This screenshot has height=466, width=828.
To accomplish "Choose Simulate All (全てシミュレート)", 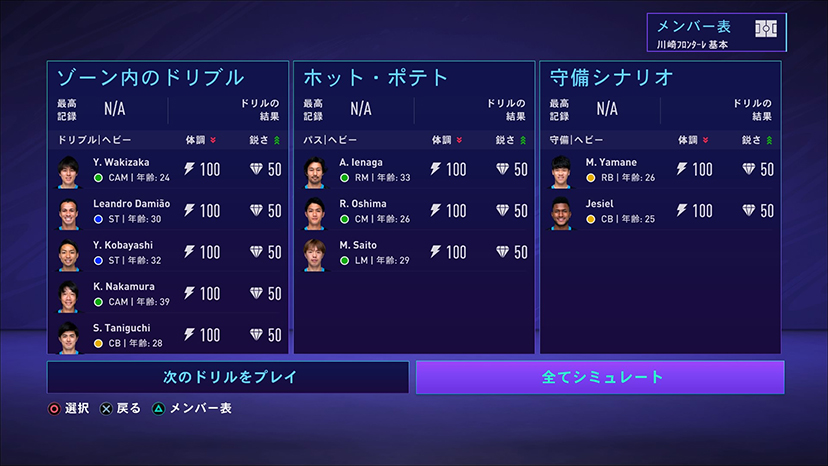I will click(600, 377).
